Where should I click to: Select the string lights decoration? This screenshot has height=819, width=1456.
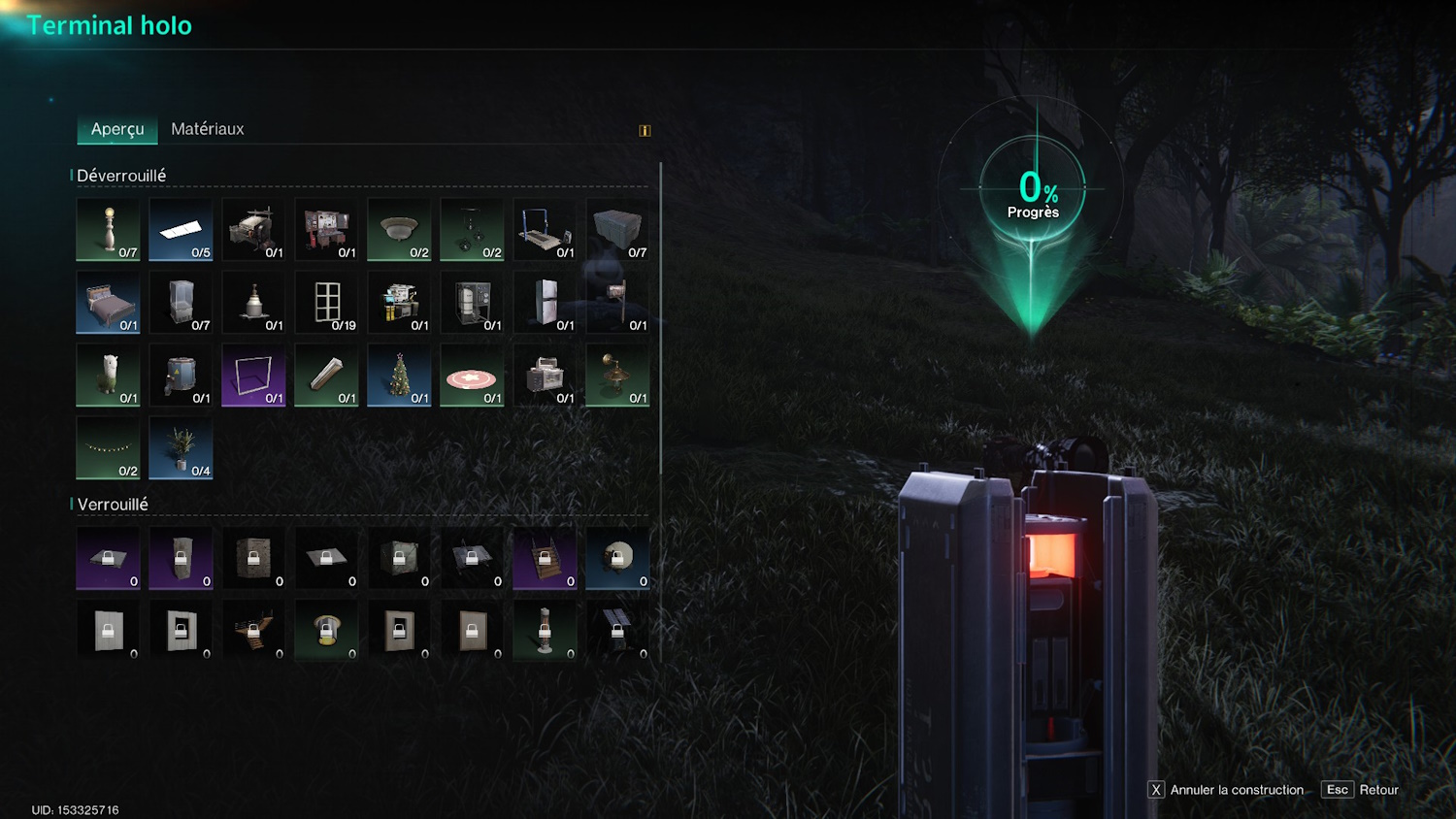point(108,448)
